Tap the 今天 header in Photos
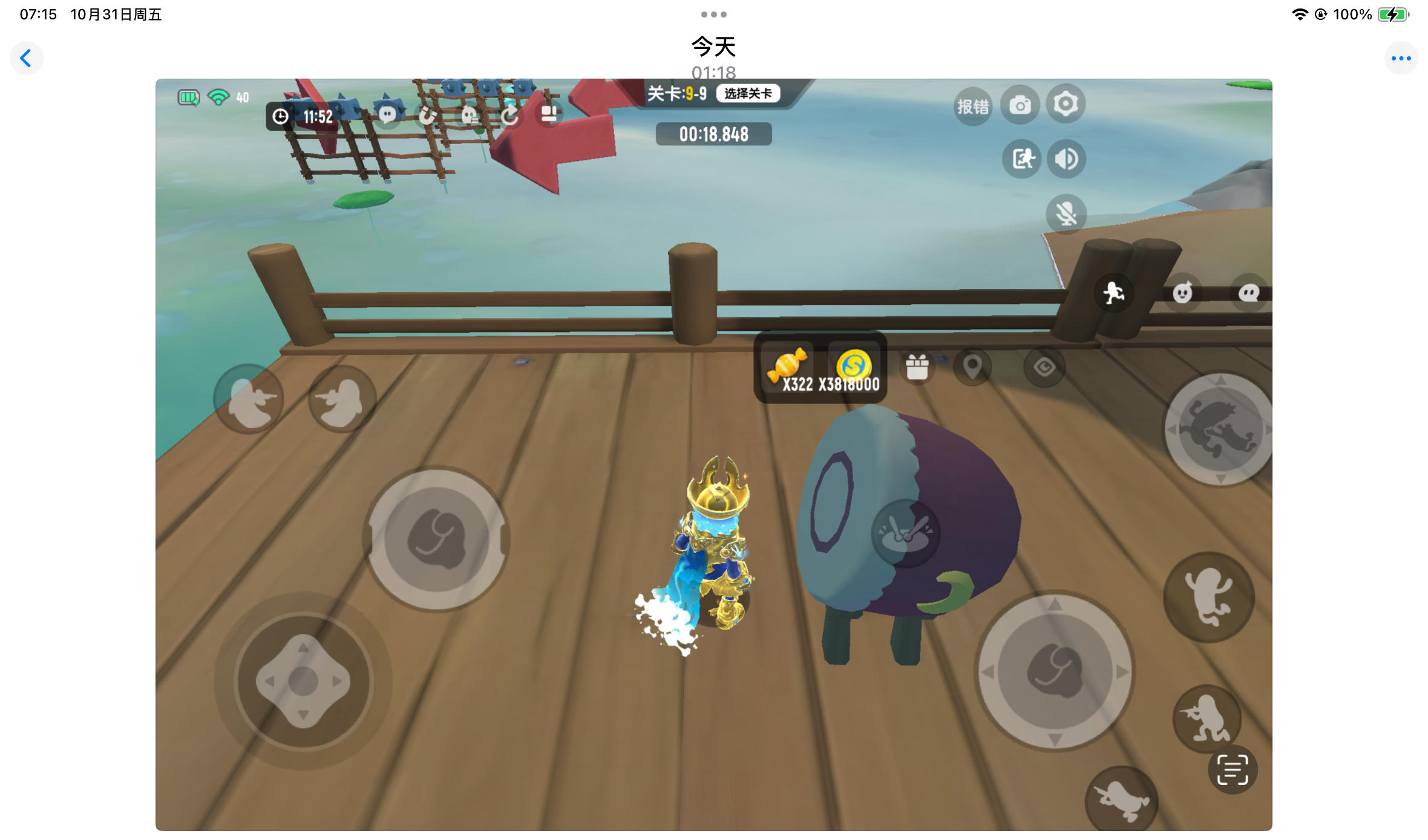Viewport: 1428px width, 840px height. (x=714, y=46)
